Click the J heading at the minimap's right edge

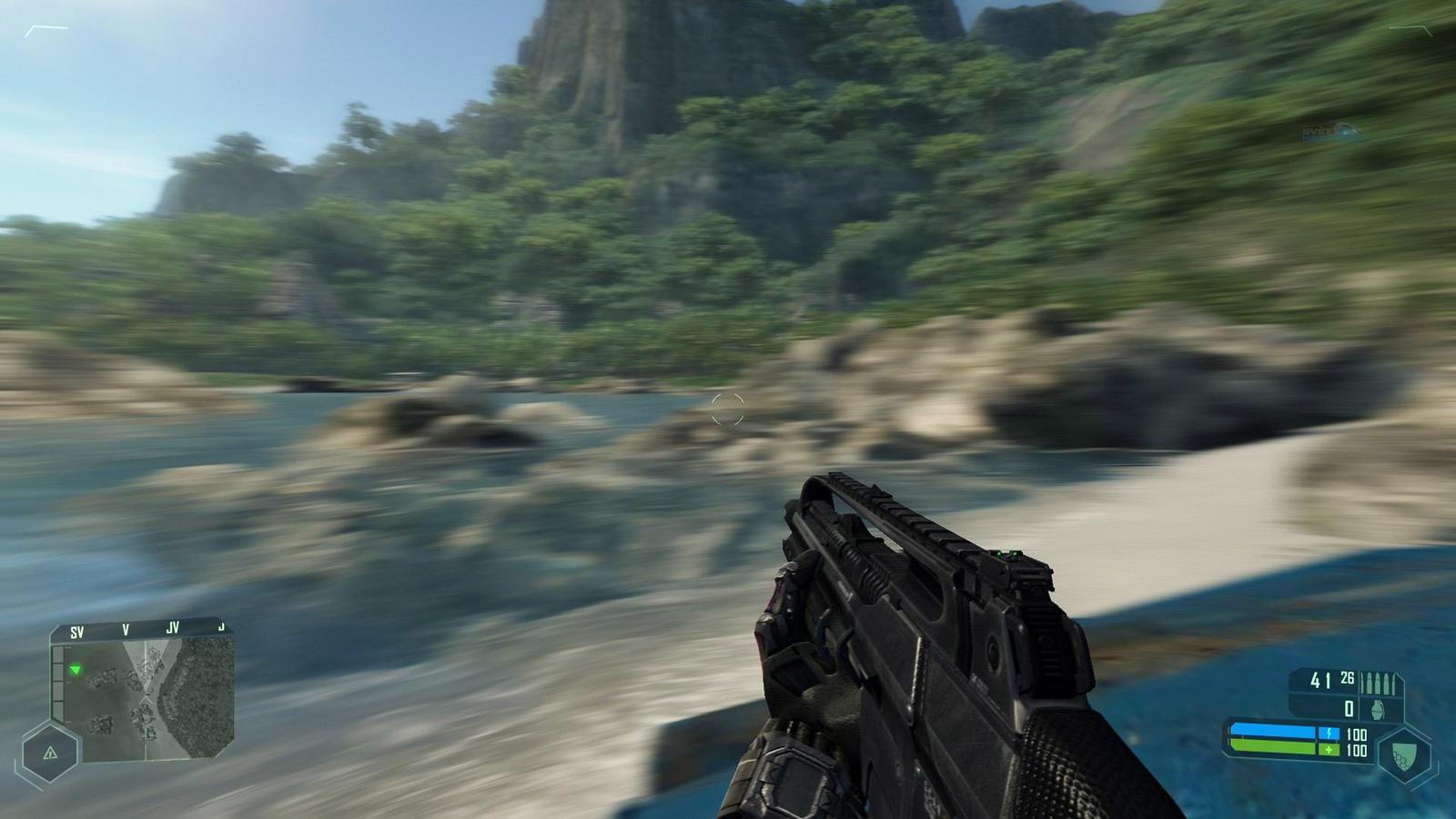pos(221,625)
